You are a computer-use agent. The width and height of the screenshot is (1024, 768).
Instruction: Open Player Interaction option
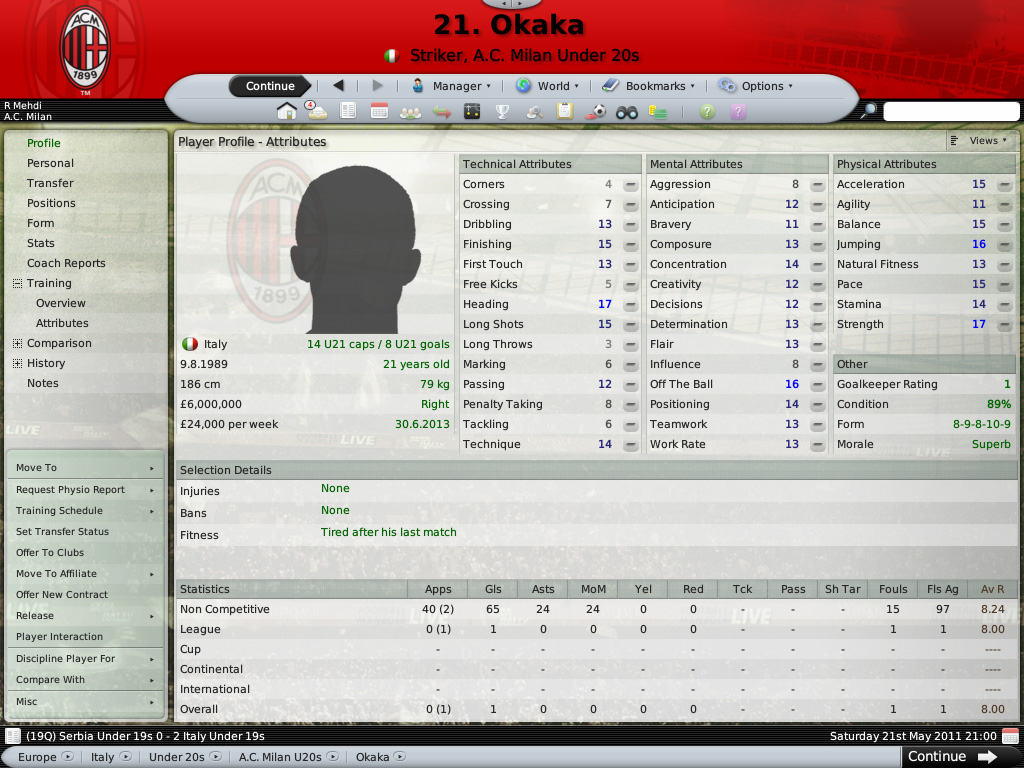tap(59, 637)
